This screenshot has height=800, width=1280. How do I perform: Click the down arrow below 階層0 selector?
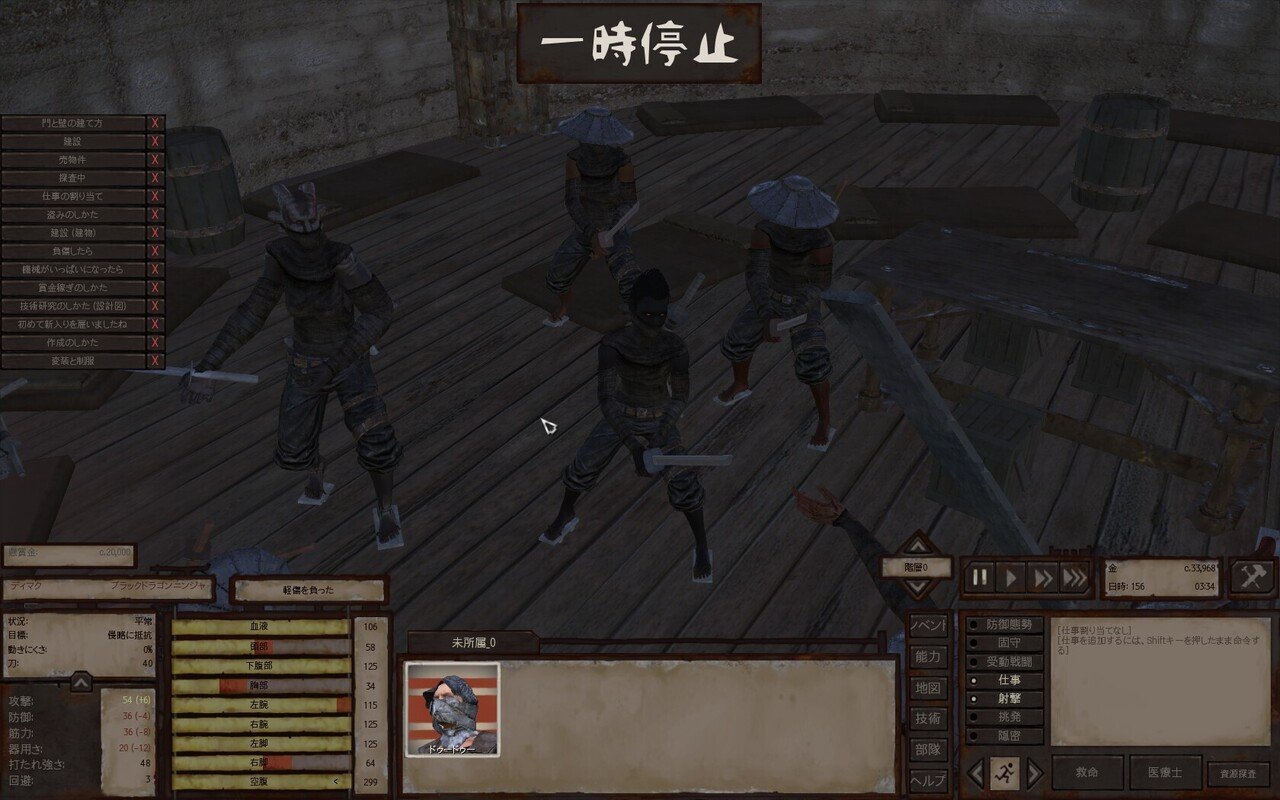[917, 589]
